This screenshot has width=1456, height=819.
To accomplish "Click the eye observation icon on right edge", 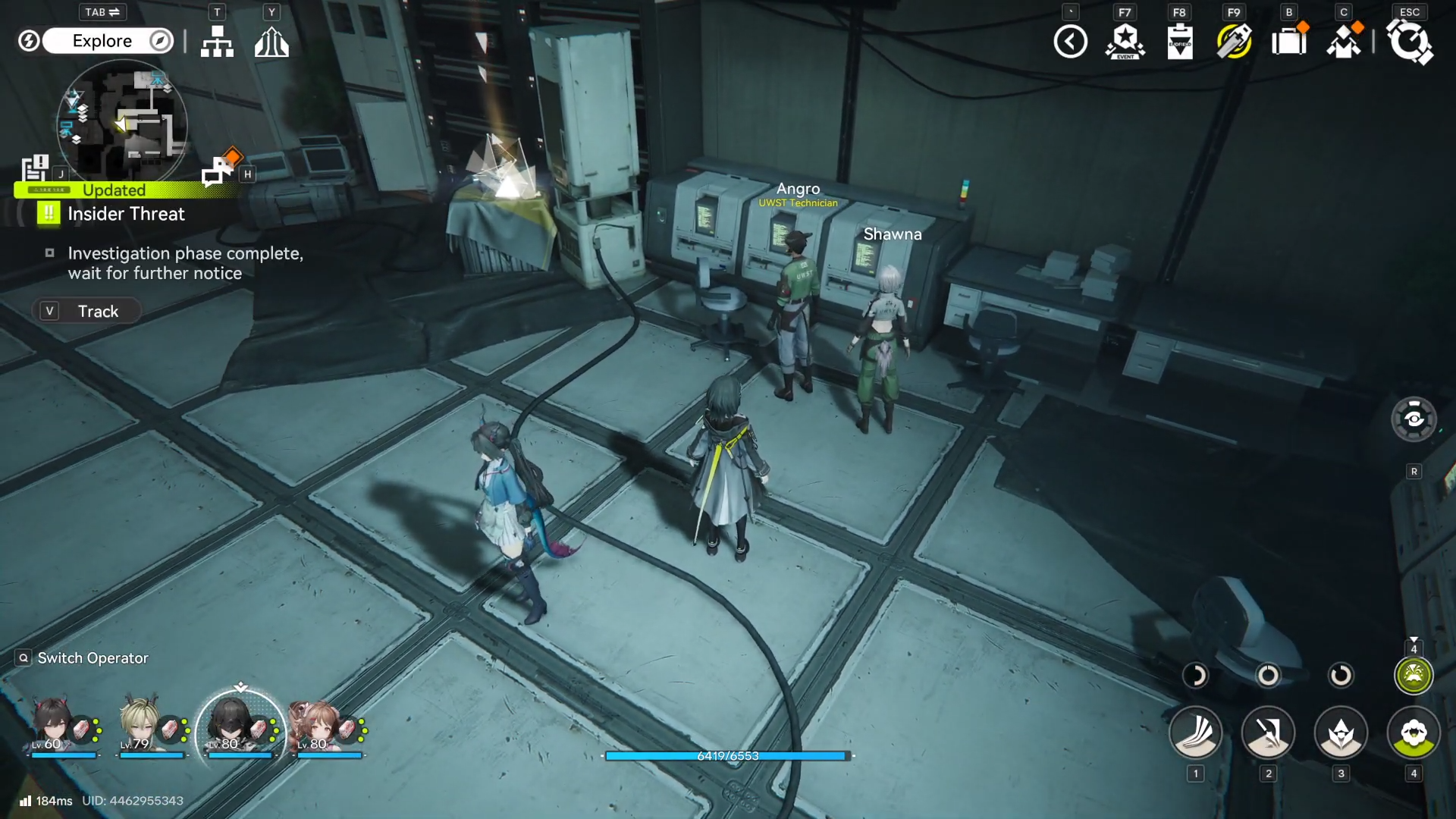I will [x=1414, y=419].
